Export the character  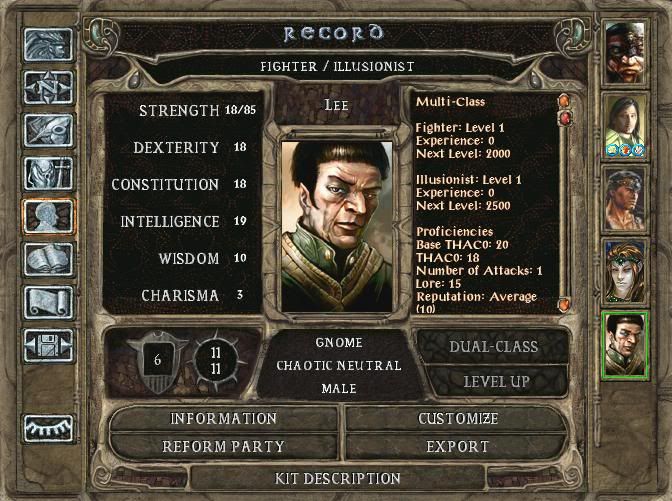[458, 446]
